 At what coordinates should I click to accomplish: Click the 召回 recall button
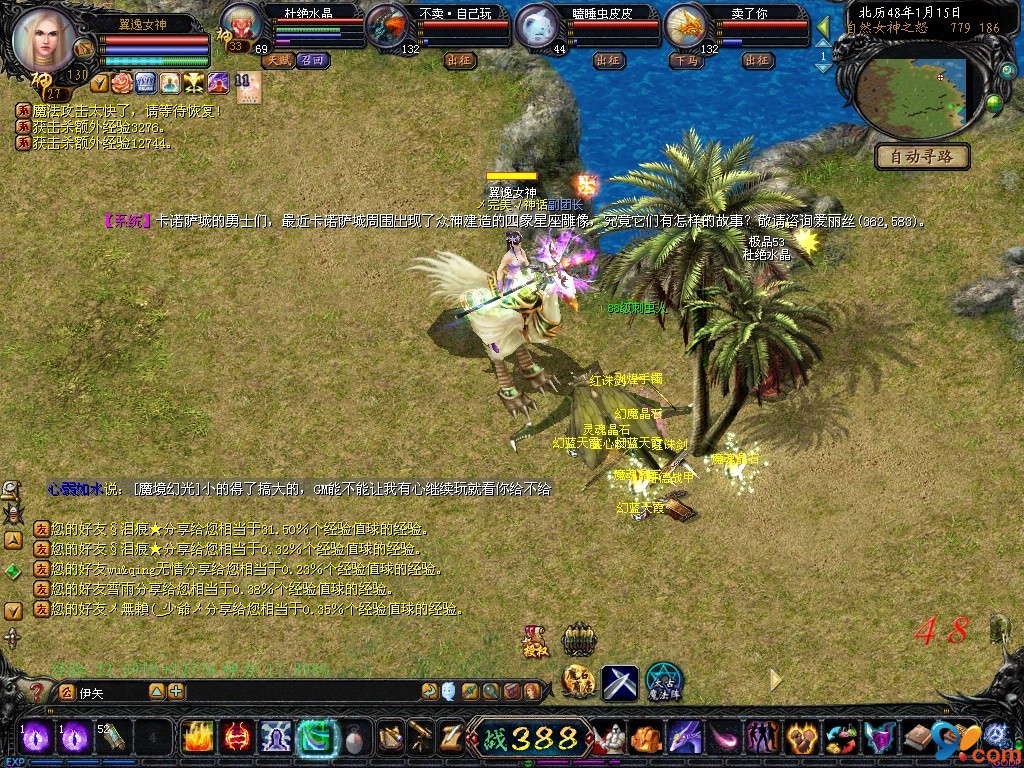[312, 61]
